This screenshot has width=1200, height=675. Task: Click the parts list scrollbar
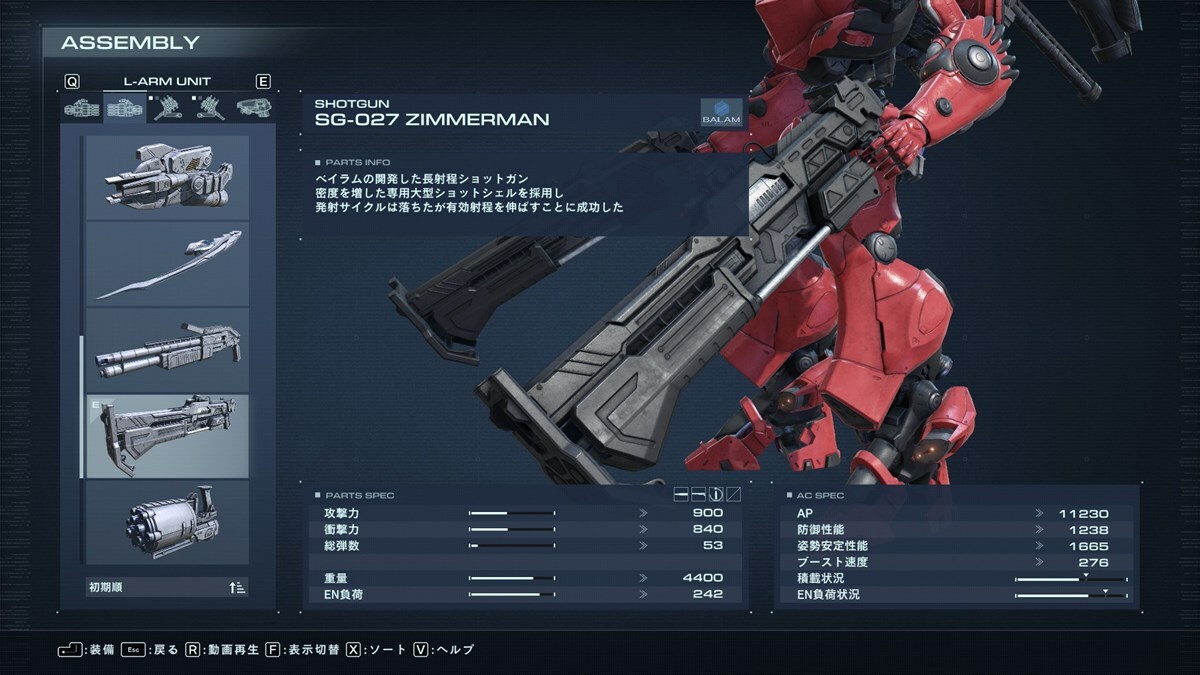tap(81, 407)
